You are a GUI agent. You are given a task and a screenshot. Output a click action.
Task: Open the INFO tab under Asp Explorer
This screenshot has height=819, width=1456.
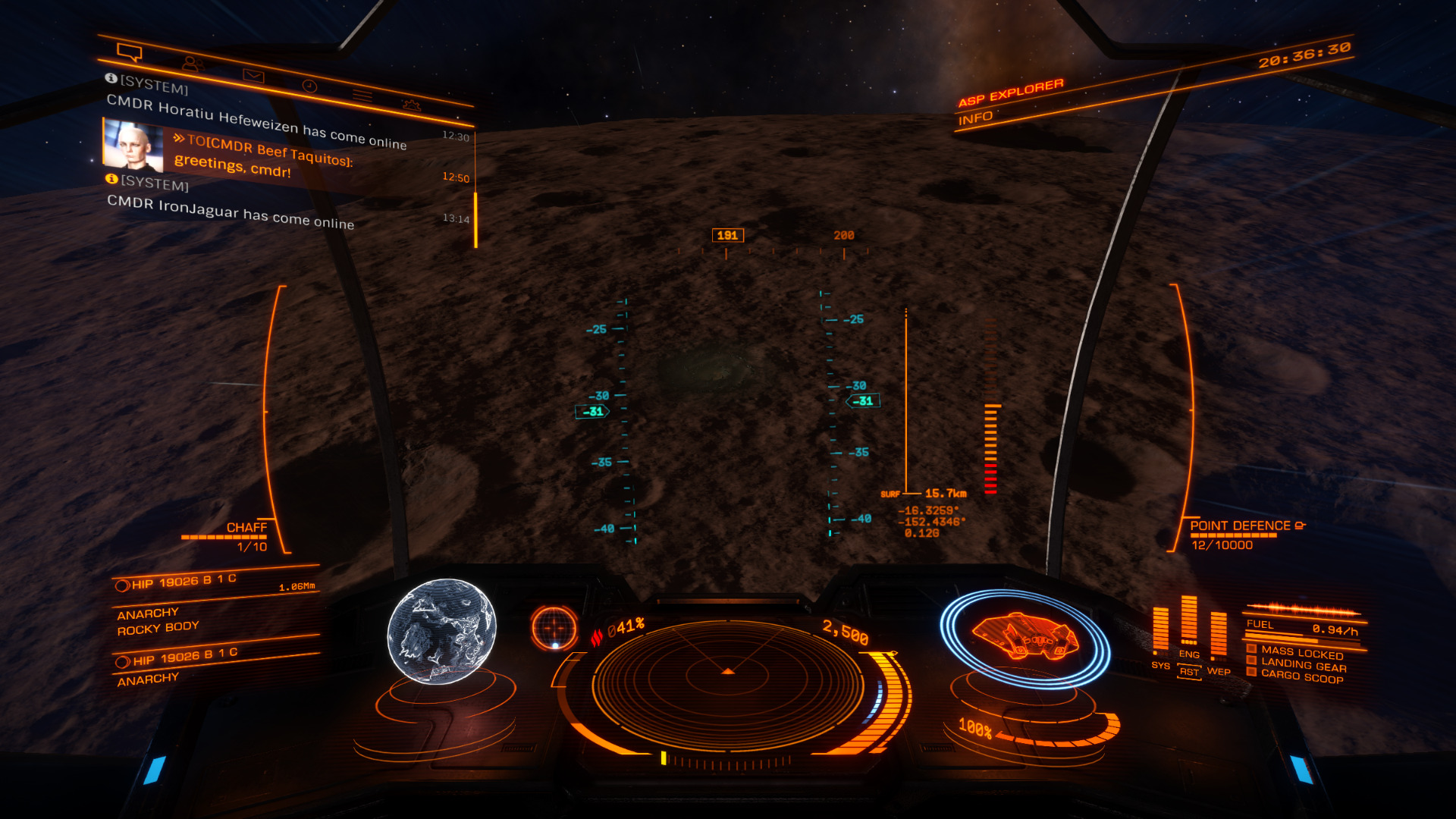click(x=975, y=118)
